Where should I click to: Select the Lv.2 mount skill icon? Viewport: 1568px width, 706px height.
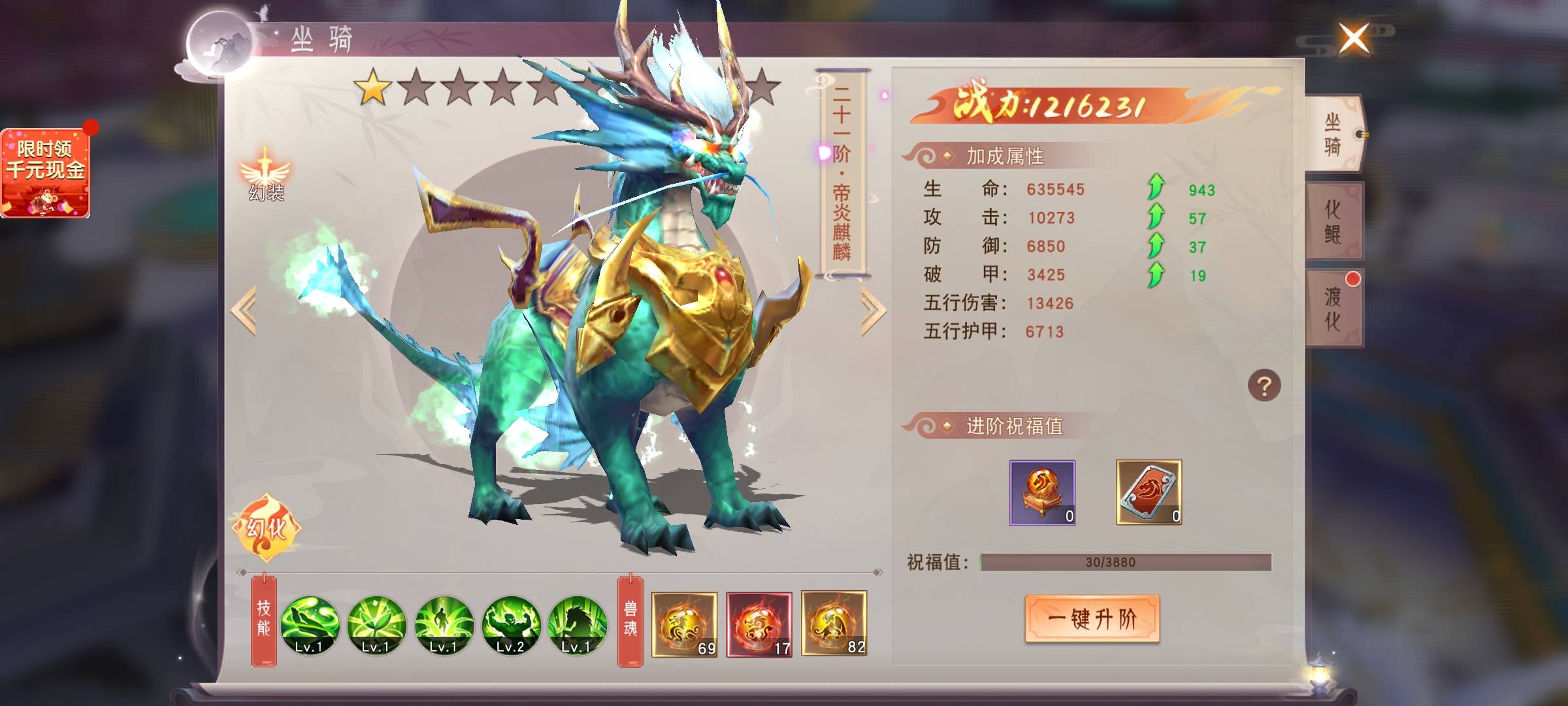(511, 625)
